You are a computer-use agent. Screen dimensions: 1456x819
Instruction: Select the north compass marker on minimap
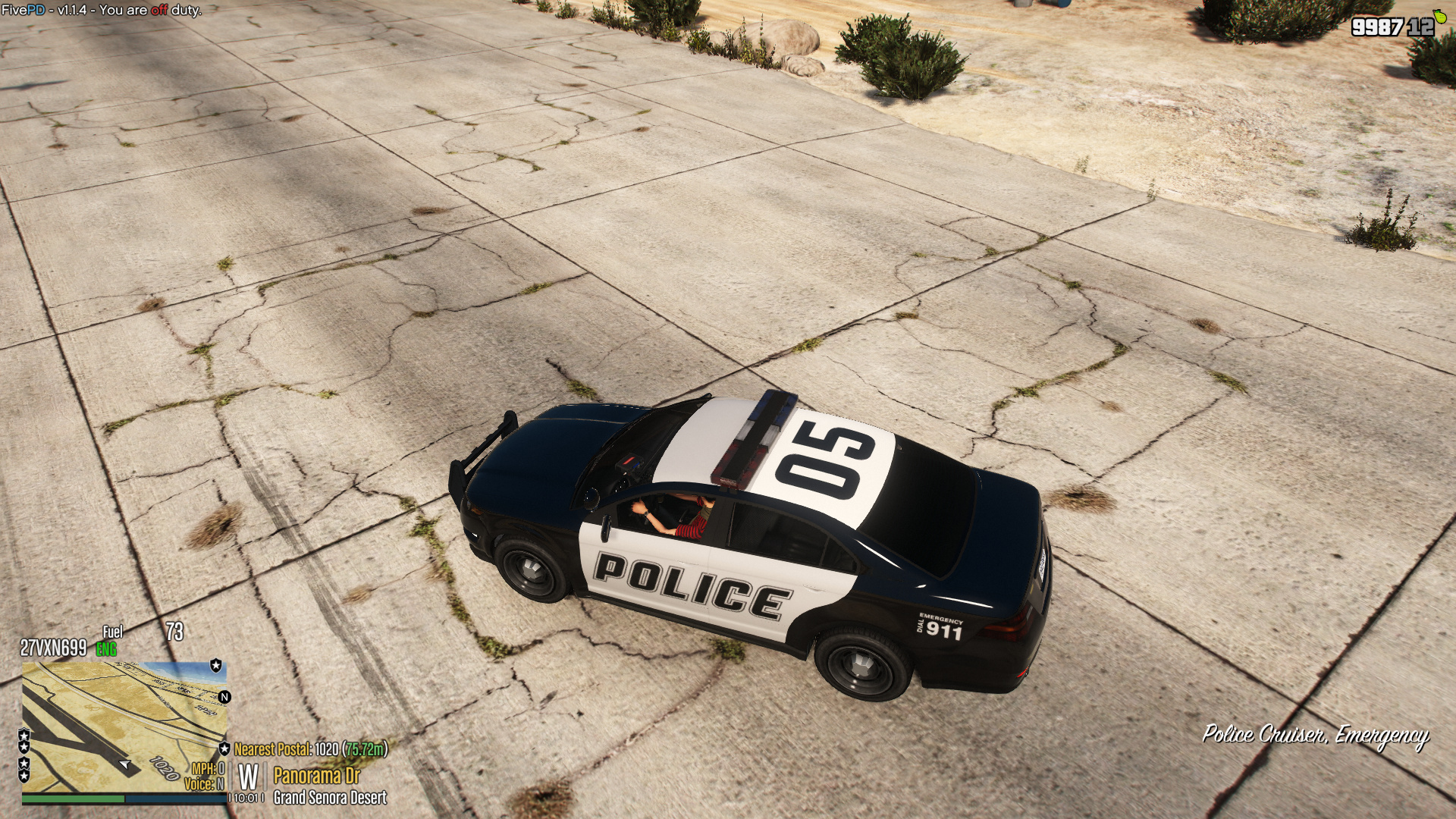coord(224,697)
